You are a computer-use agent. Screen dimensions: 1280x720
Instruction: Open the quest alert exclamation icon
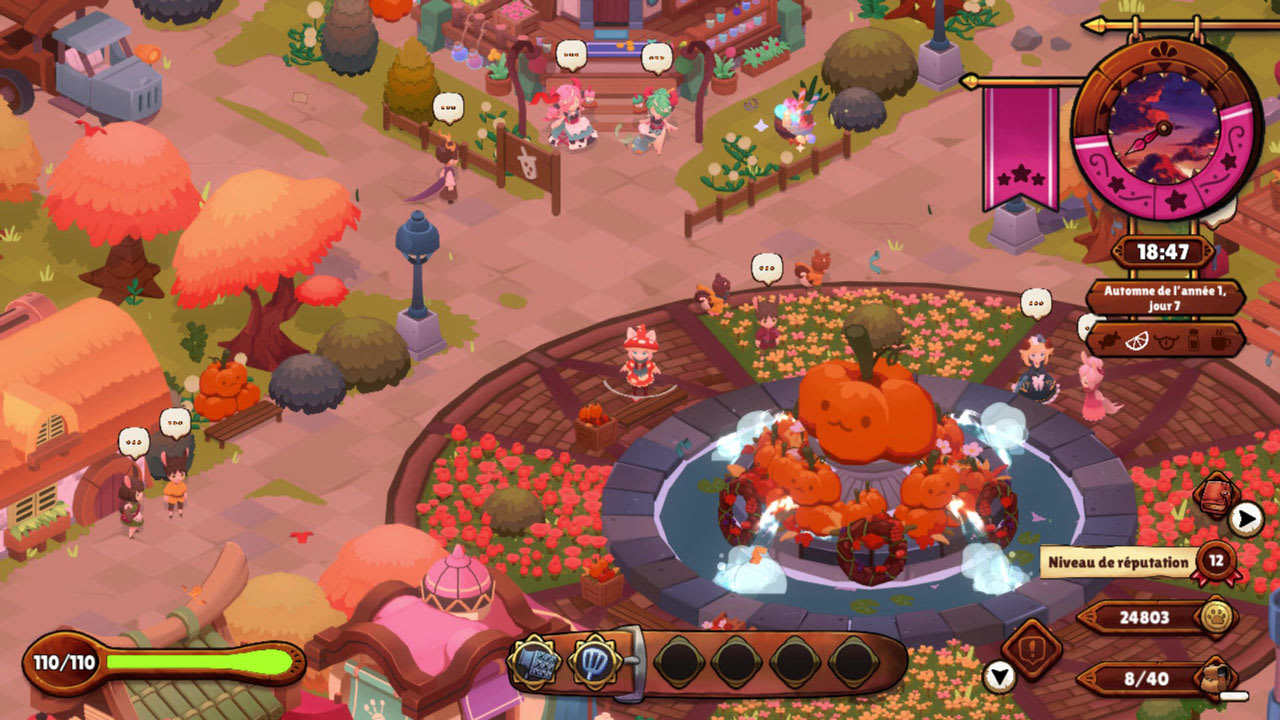pos(1031,649)
